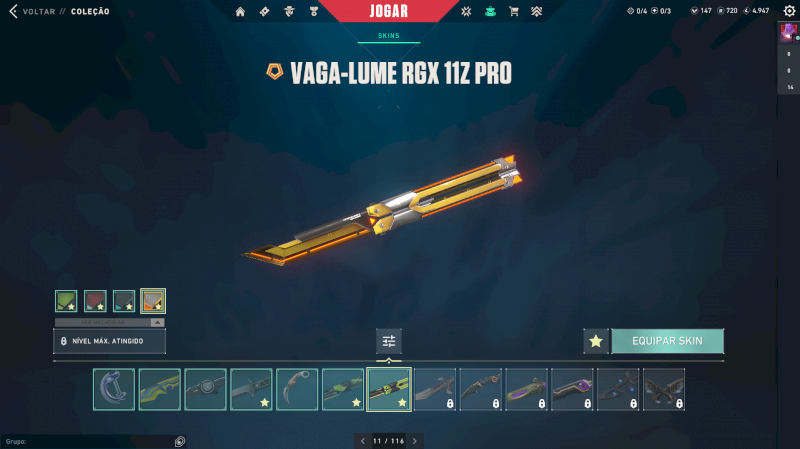Screen dimensions: 800x449
Task: Go to next skin page arrow
Action: coord(415,440)
